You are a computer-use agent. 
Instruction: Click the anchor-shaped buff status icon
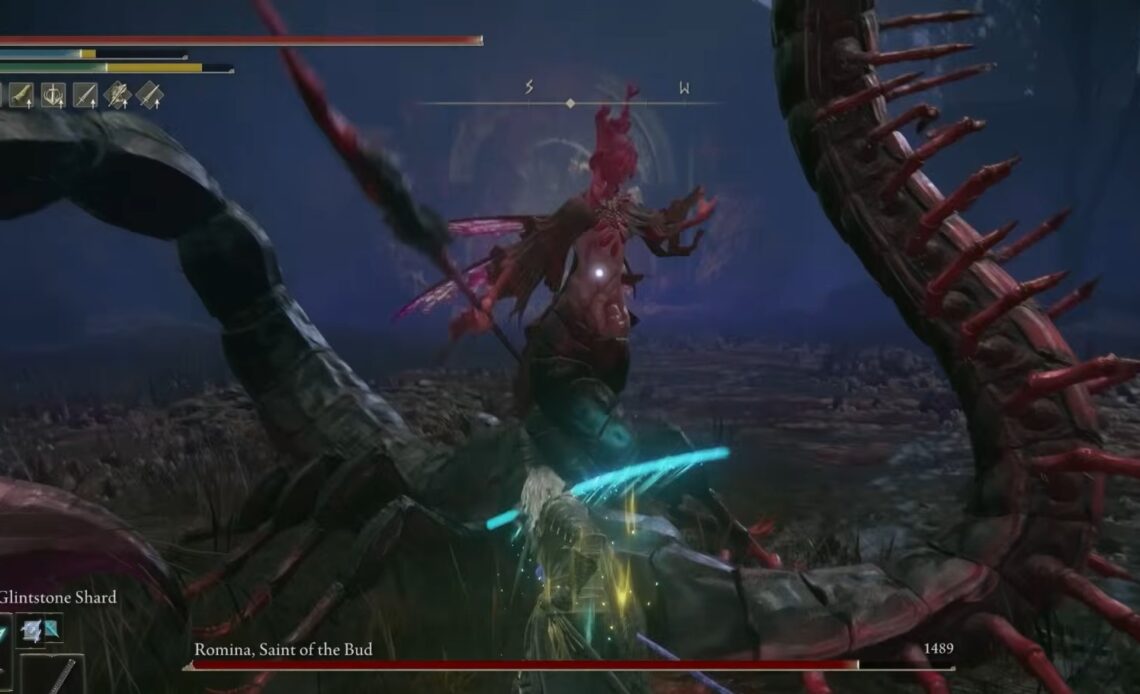53,95
